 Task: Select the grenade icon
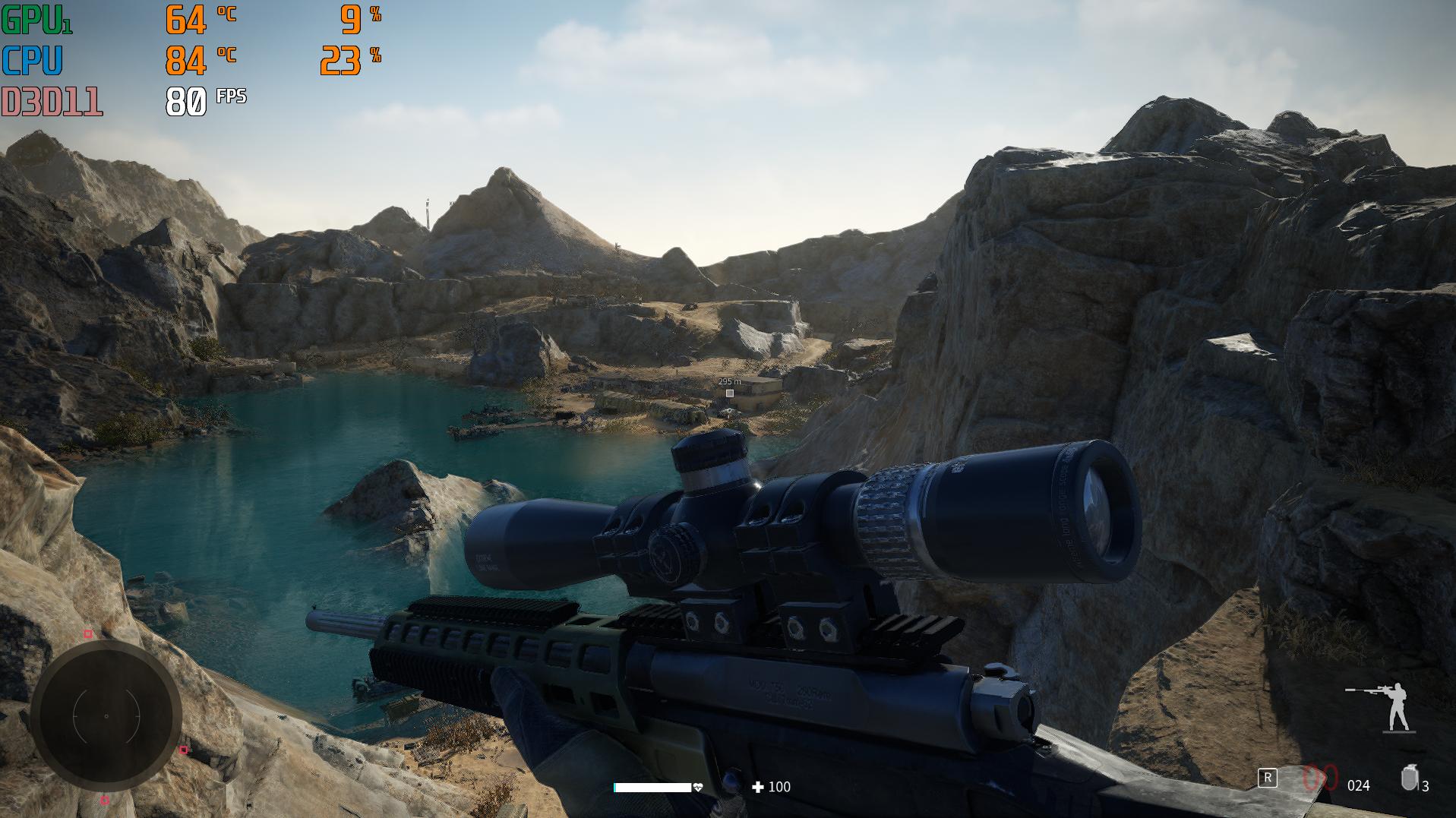(1409, 779)
